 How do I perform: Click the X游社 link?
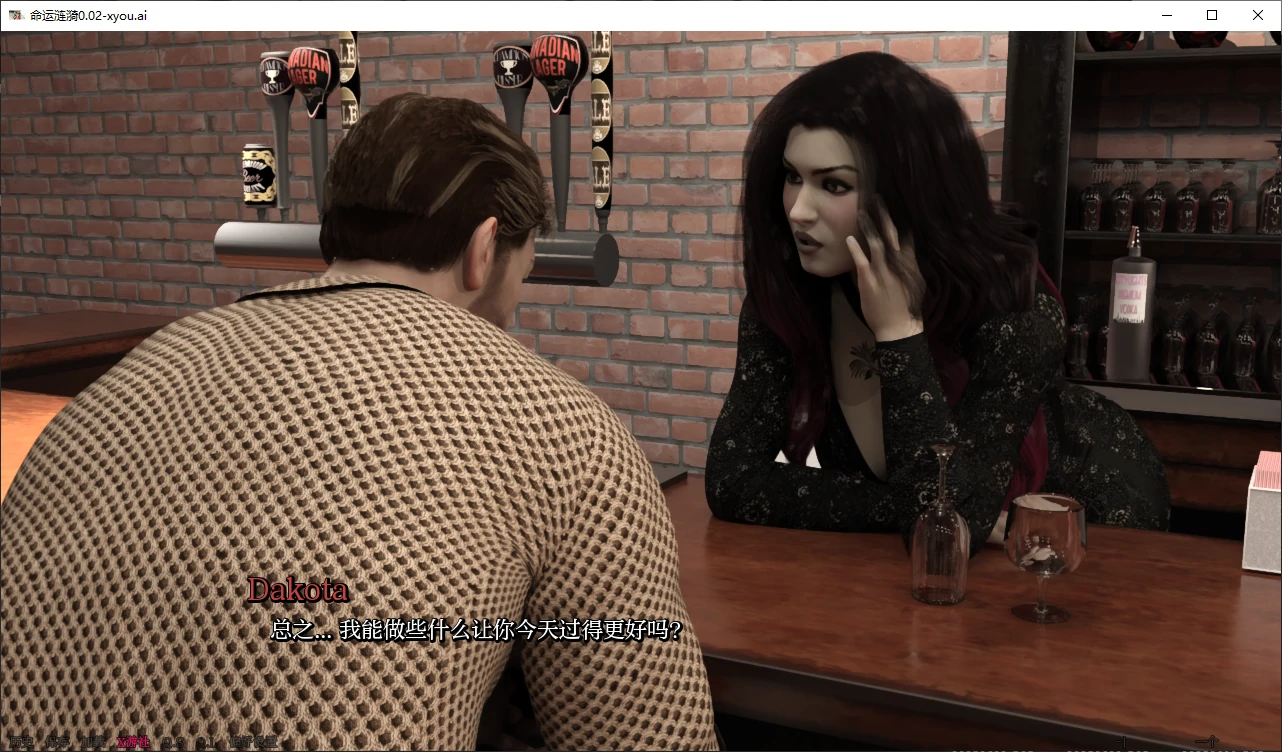[x=132, y=741]
